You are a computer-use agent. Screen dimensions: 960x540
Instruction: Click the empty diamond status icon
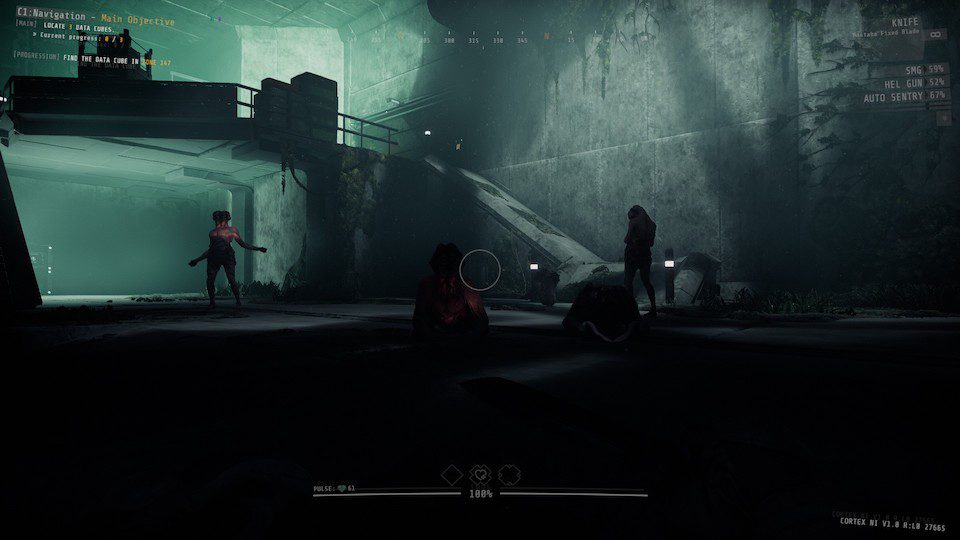[x=452, y=475]
